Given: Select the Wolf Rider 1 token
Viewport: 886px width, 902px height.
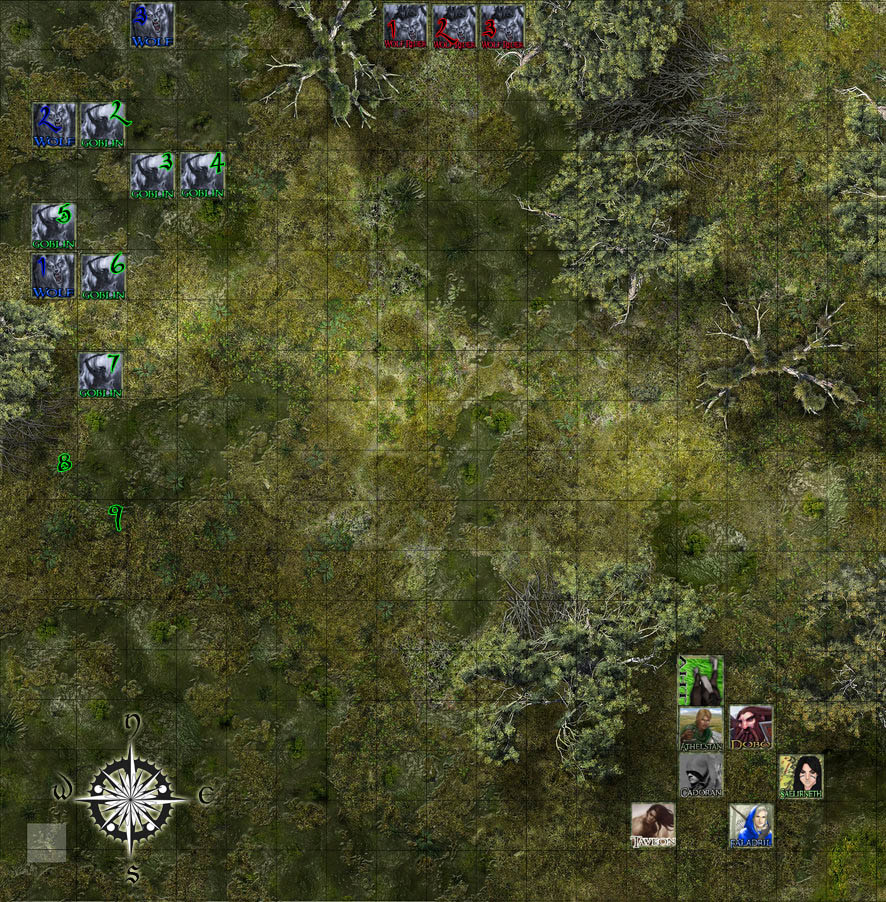Looking at the screenshot, I should point(405,26).
